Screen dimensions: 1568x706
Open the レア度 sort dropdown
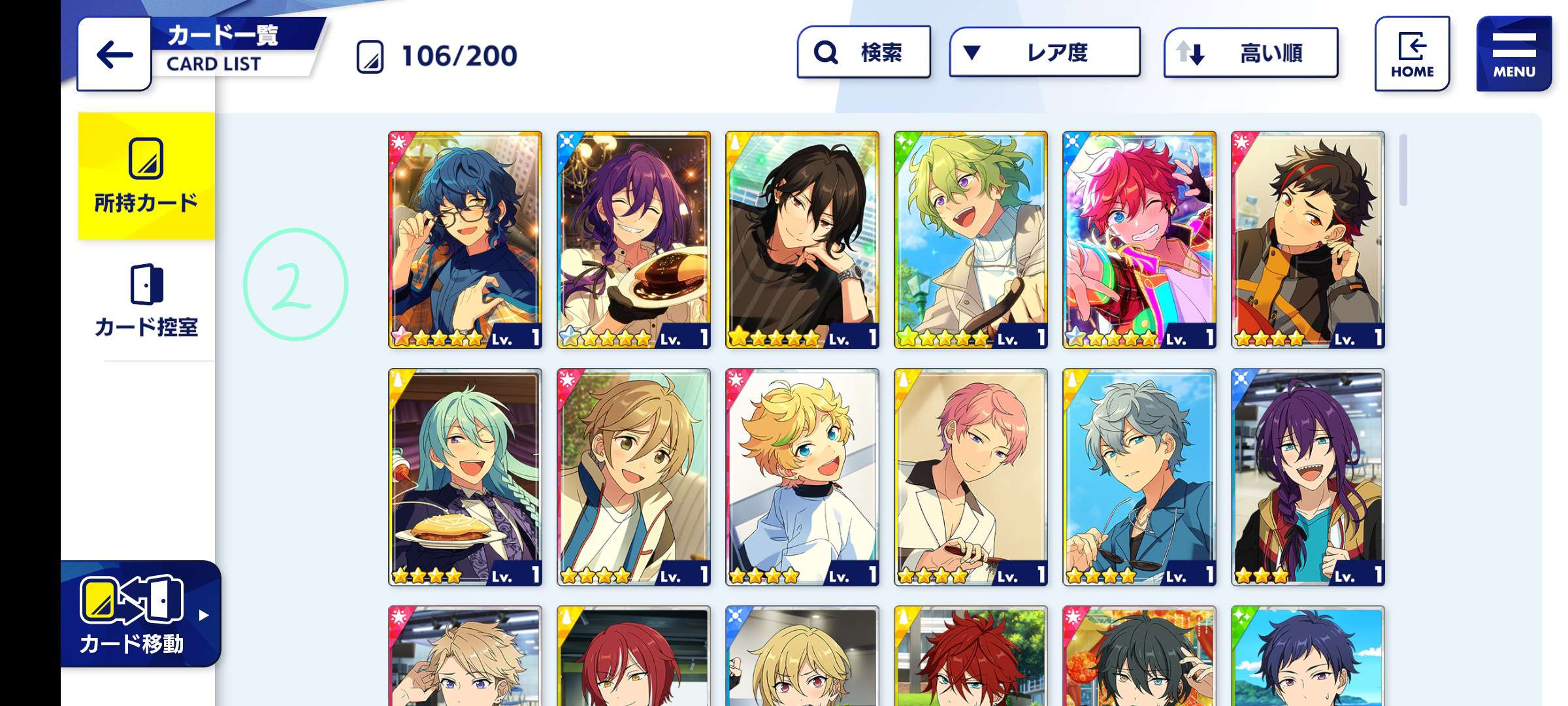click(1045, 52)
